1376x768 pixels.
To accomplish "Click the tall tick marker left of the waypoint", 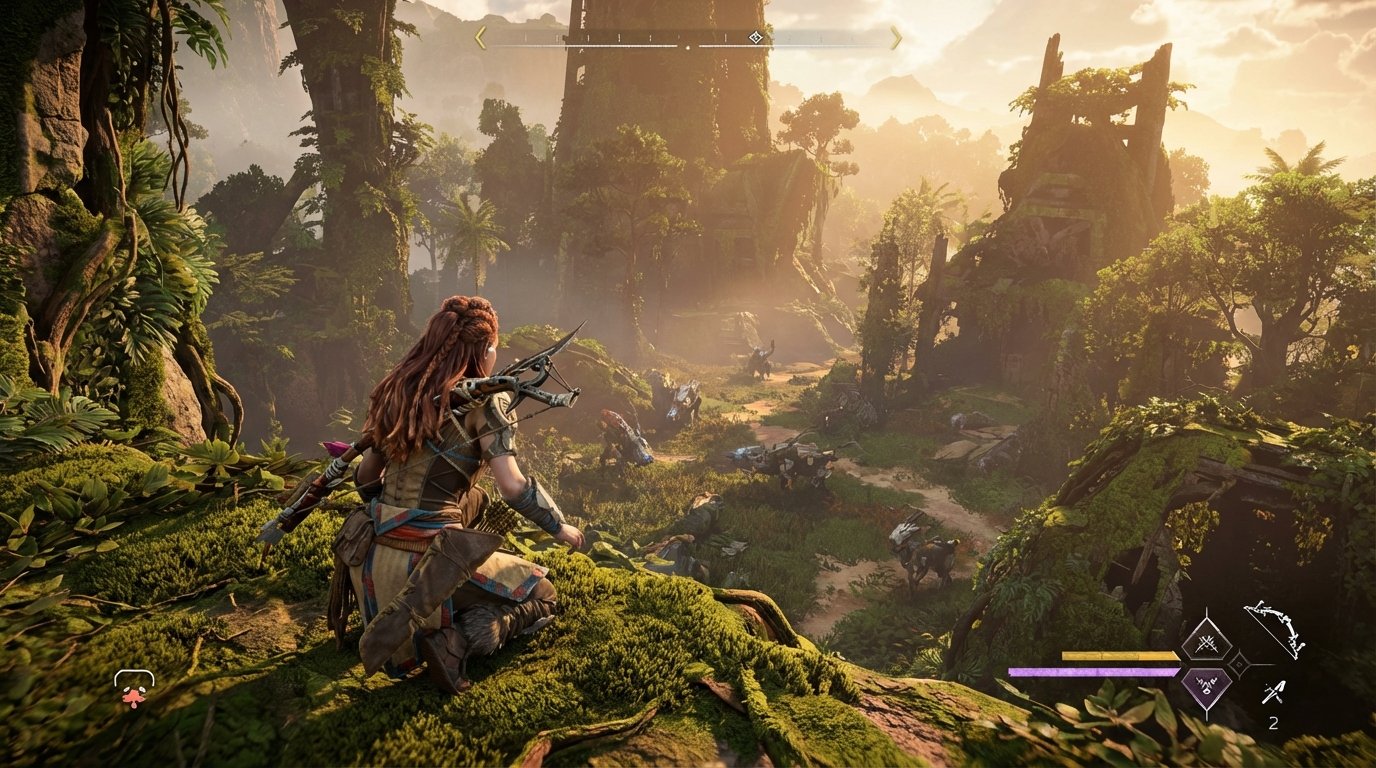I will tap(726, 36).
